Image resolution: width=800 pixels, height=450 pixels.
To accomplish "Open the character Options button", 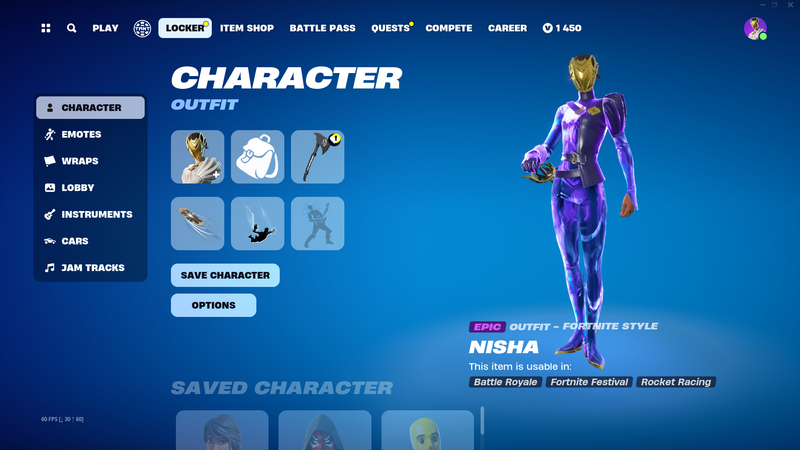I will point(213,305).
